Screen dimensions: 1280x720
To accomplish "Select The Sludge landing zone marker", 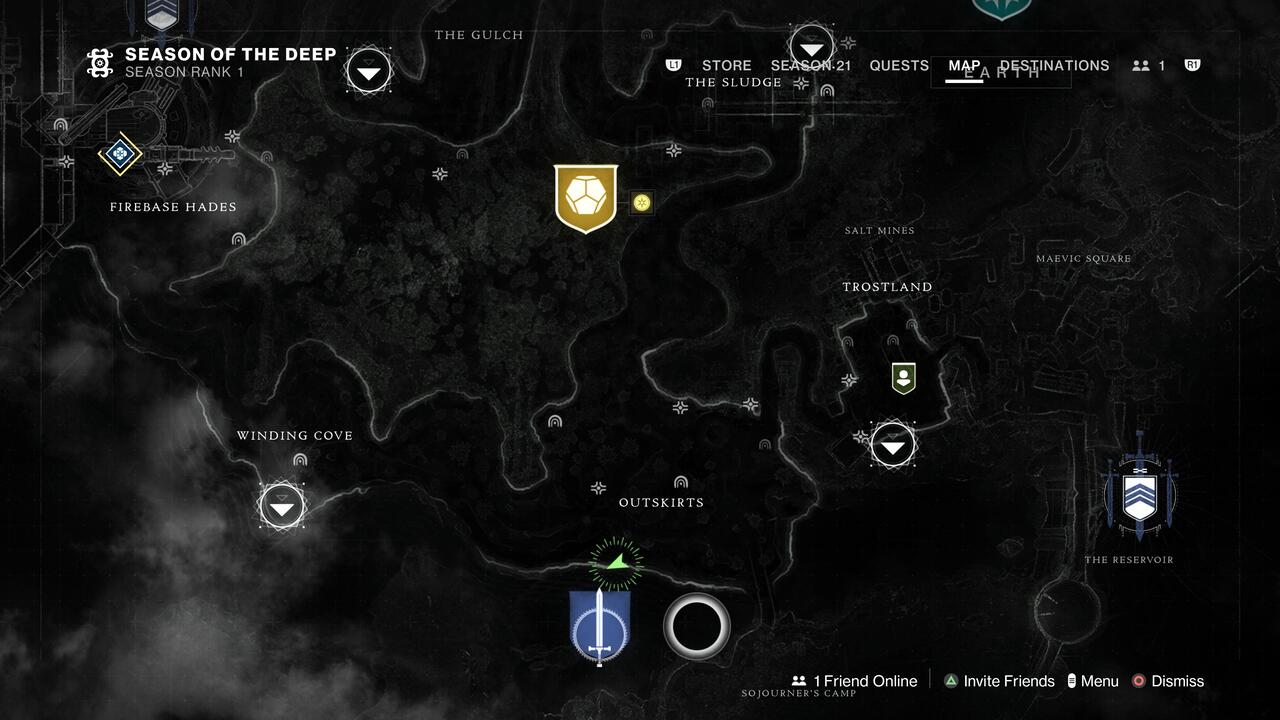I will 811,47.
